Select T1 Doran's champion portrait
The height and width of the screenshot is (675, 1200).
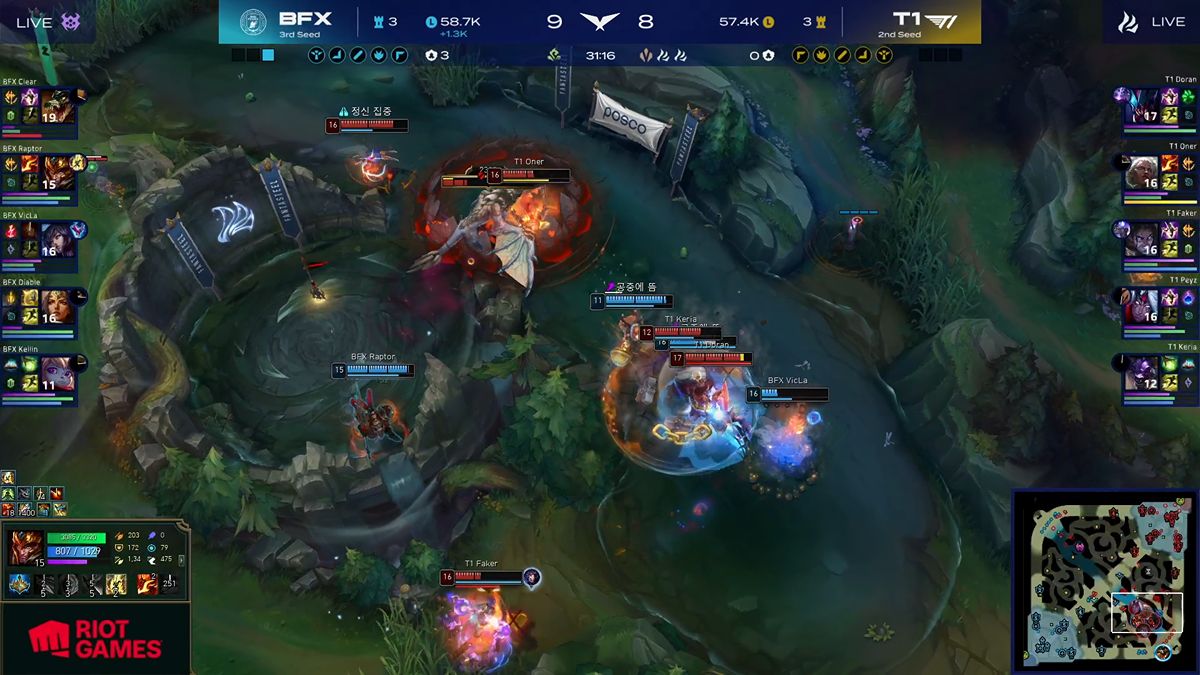point(1142,105)
